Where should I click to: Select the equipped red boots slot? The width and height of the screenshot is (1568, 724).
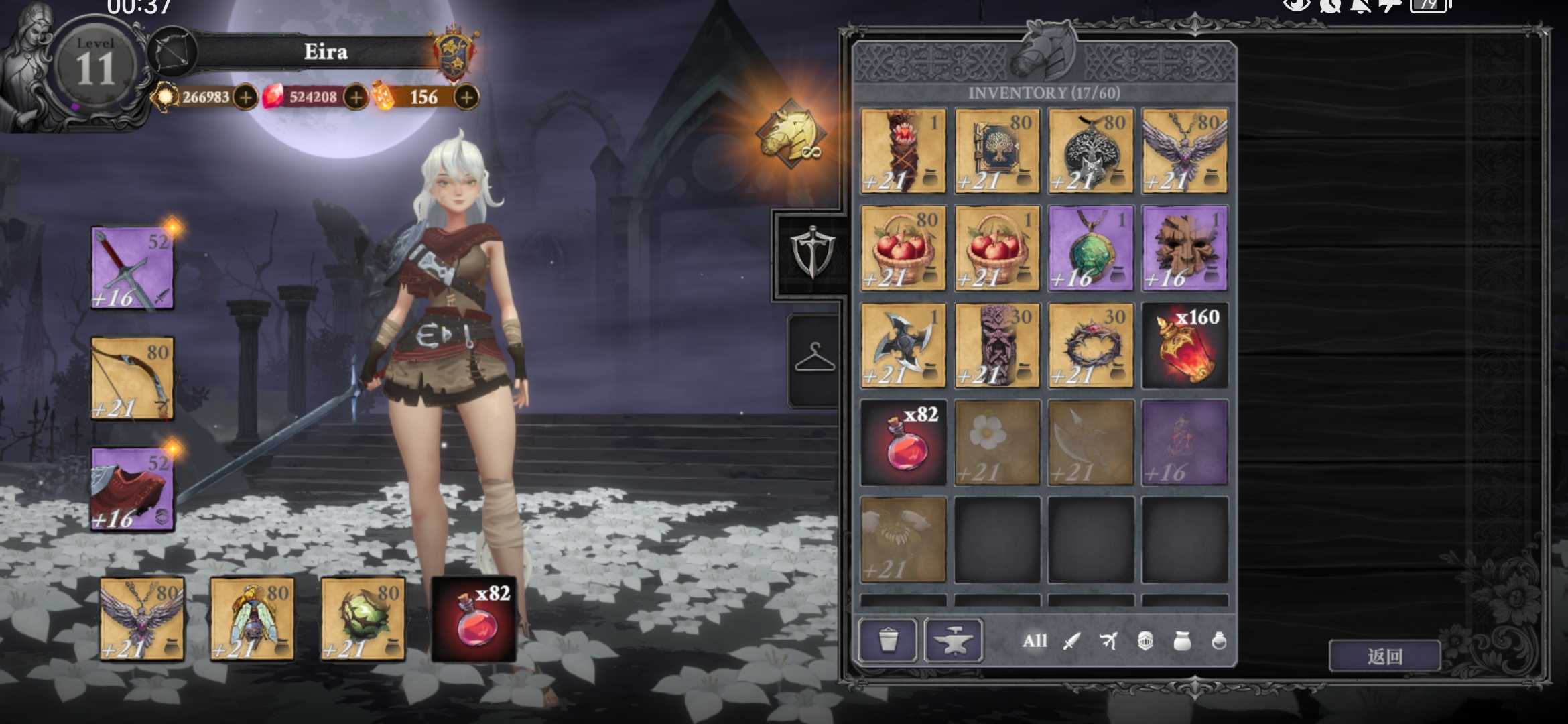coord(132,489)
